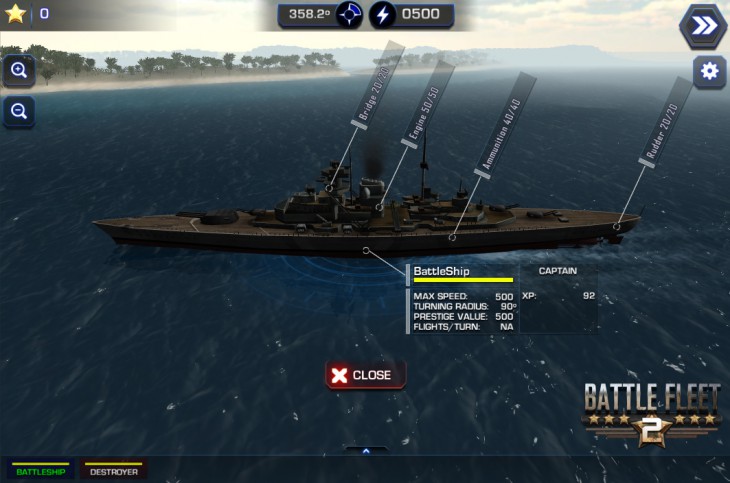Expand the bottom panel arrow

pyautogui.click(x=366, y=451)
